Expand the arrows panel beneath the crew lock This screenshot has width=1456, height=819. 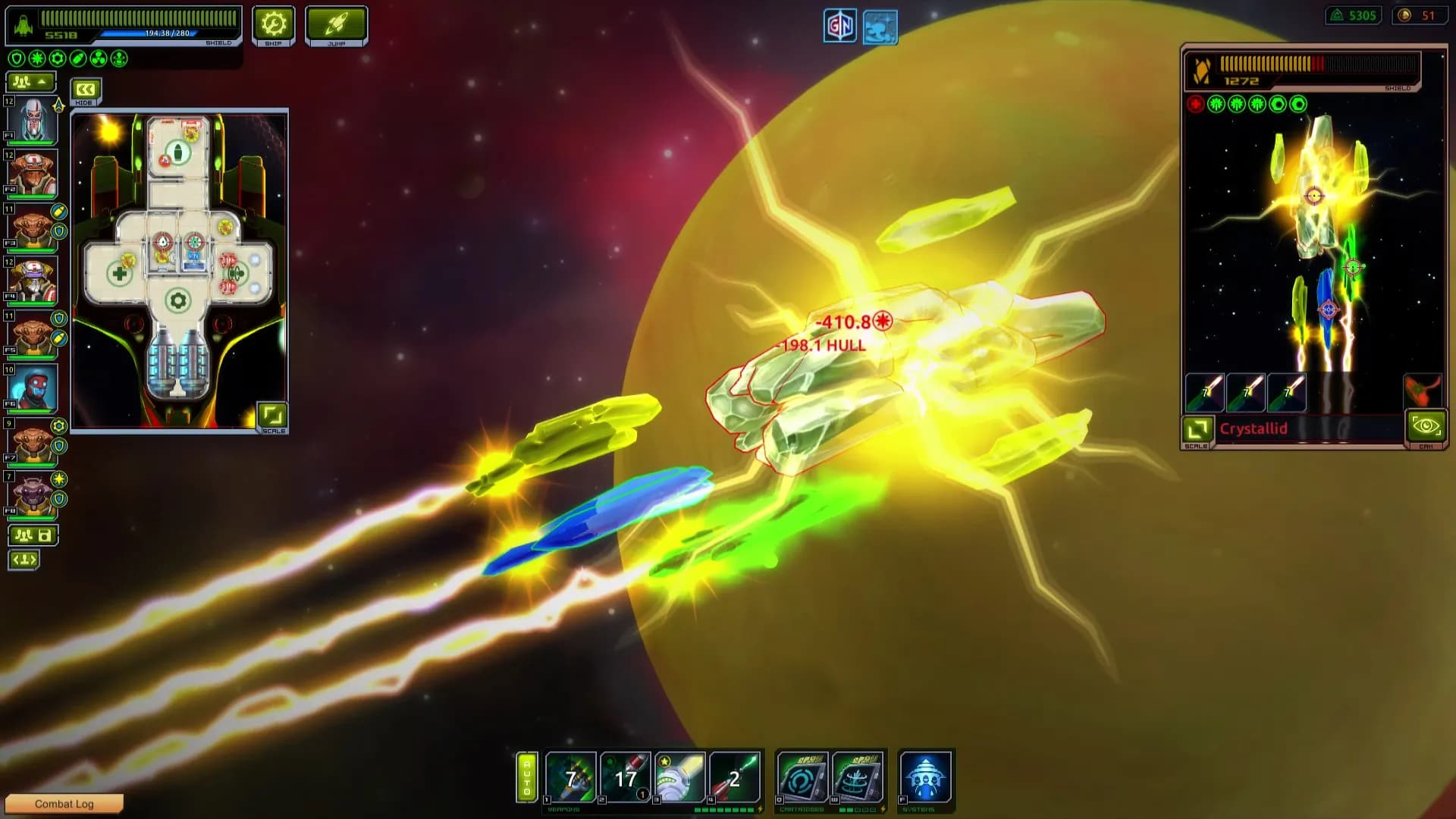tap(25, 561)
